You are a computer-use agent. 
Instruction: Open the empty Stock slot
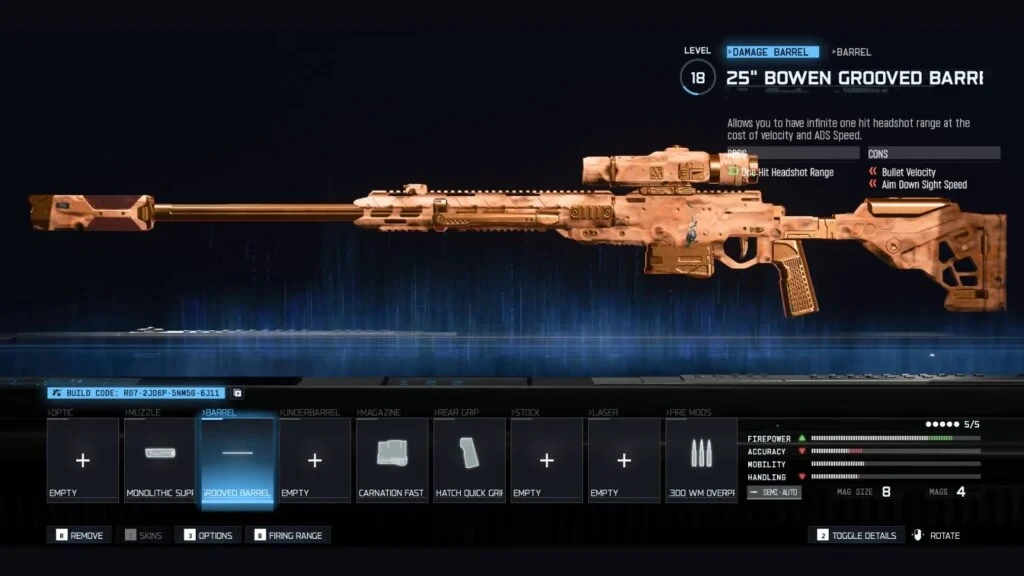click(x=546, y=460)
